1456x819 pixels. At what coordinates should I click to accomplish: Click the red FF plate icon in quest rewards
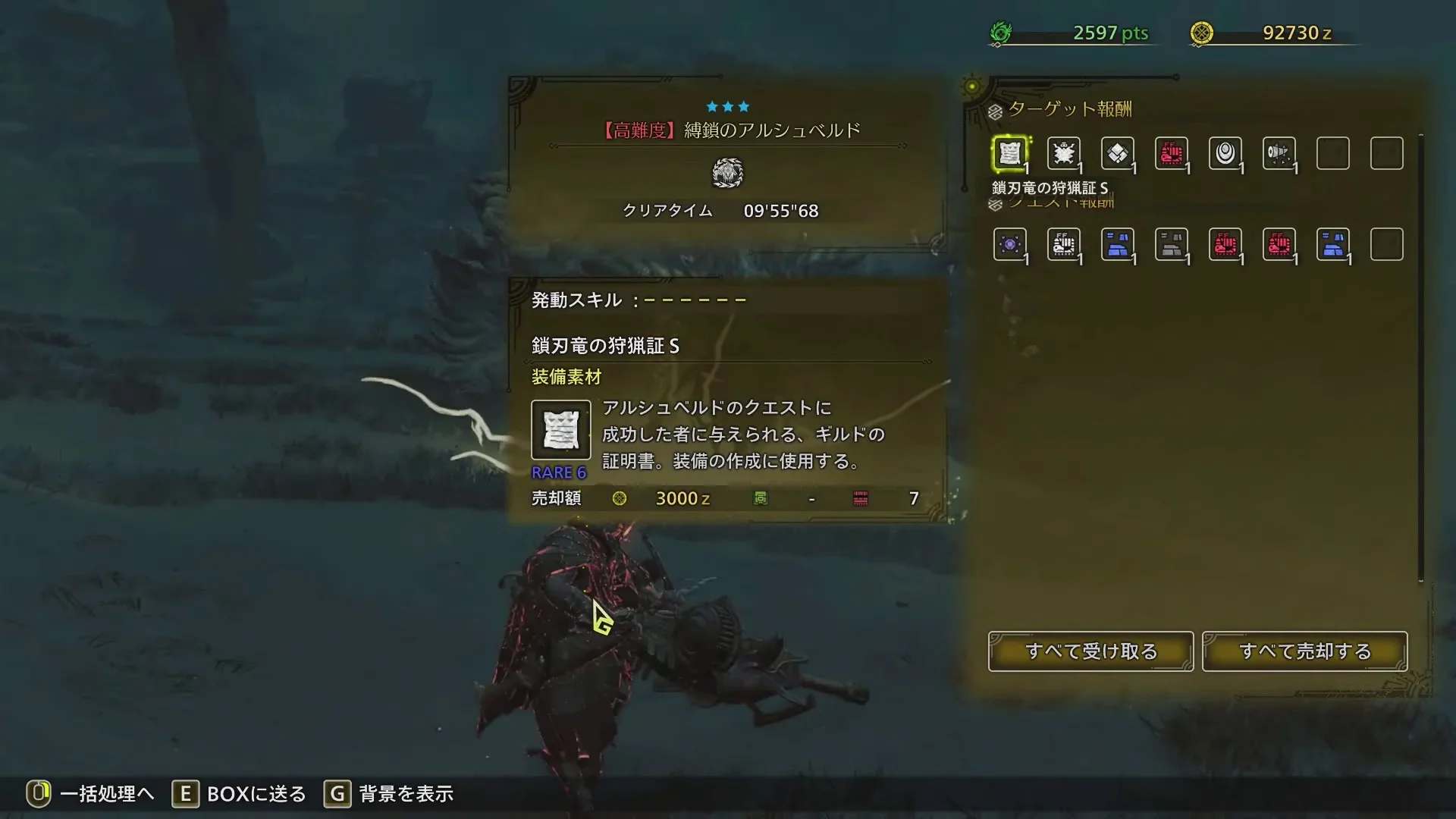[1226, 244]
